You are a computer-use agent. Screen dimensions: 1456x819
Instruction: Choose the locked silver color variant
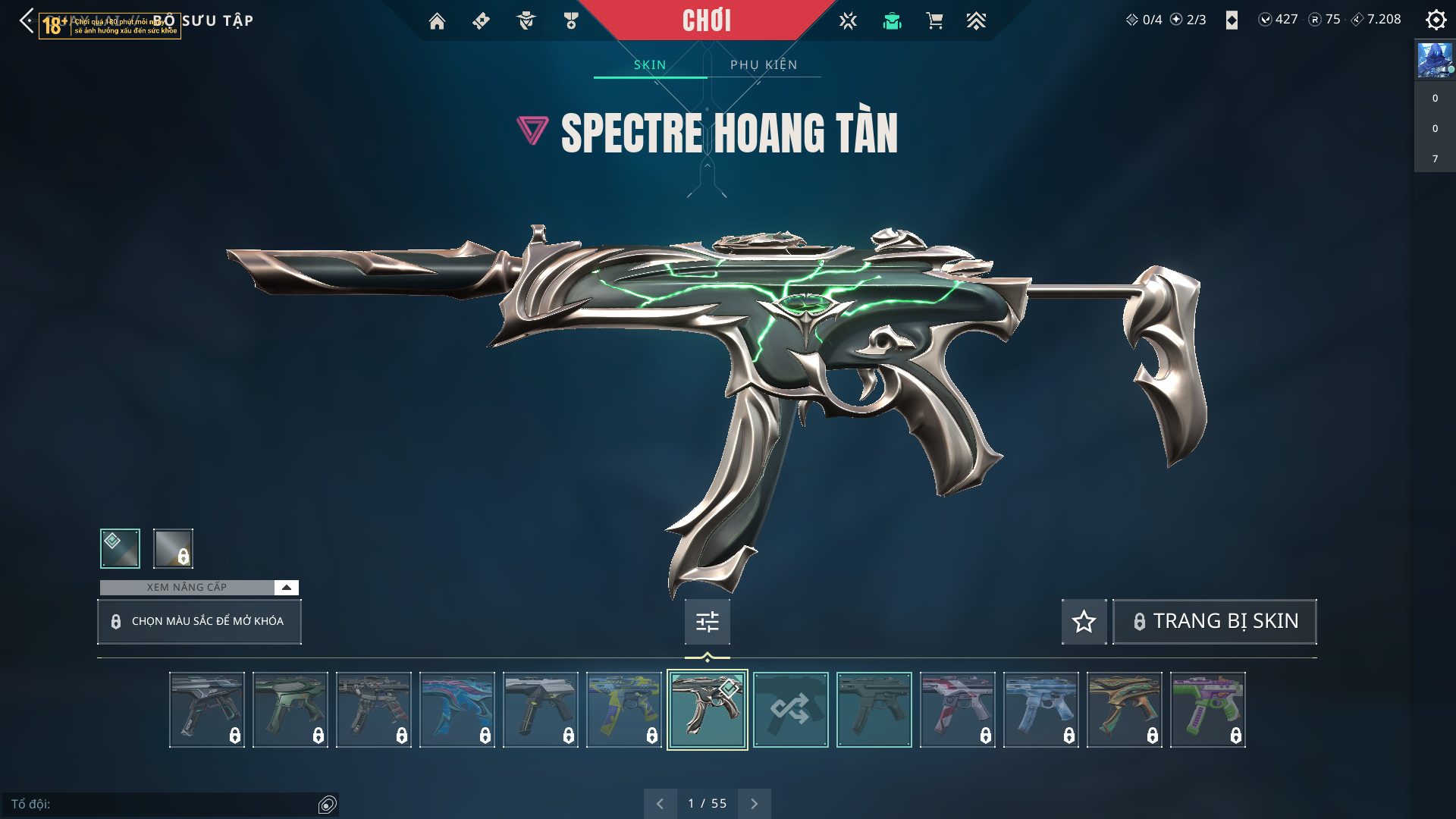[x=173, y=548]
